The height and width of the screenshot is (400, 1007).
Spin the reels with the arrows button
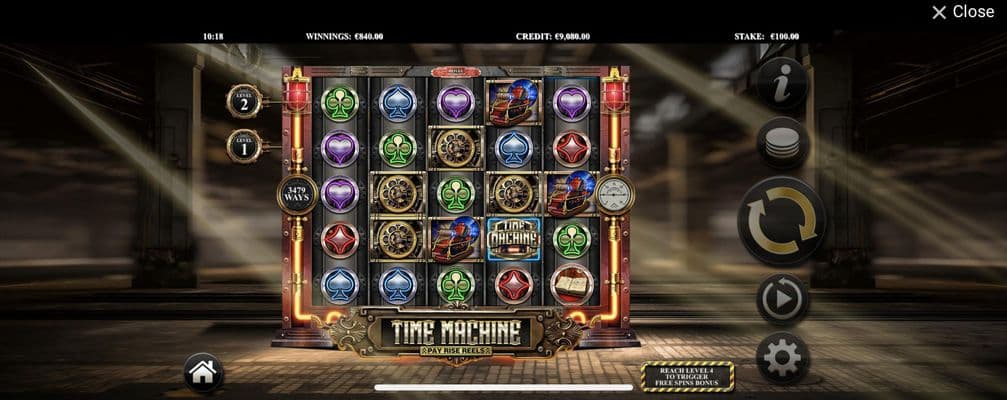click(x=782, y=221)
